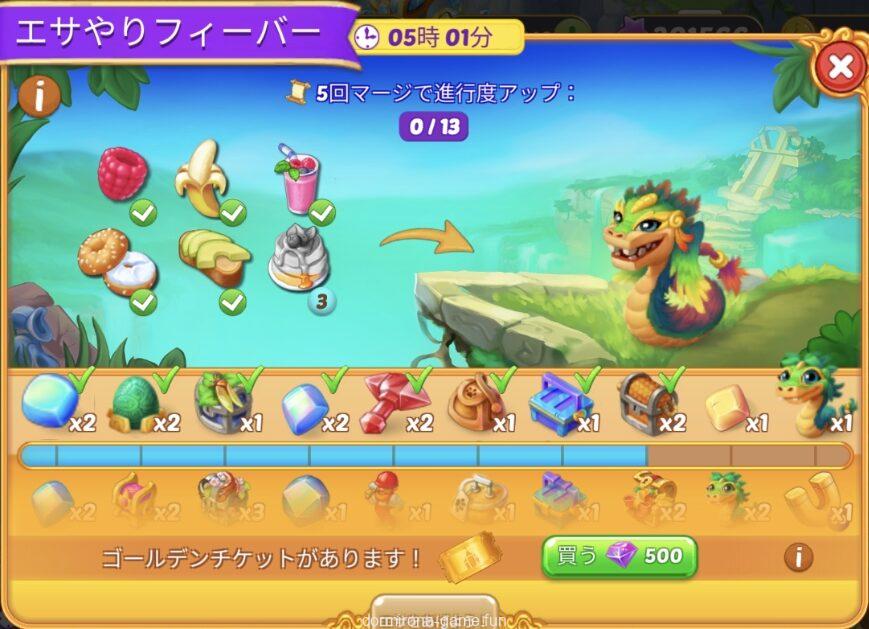Select the glazed donuts item
Screen dimensions: 869x629
[x=116, y=262]
